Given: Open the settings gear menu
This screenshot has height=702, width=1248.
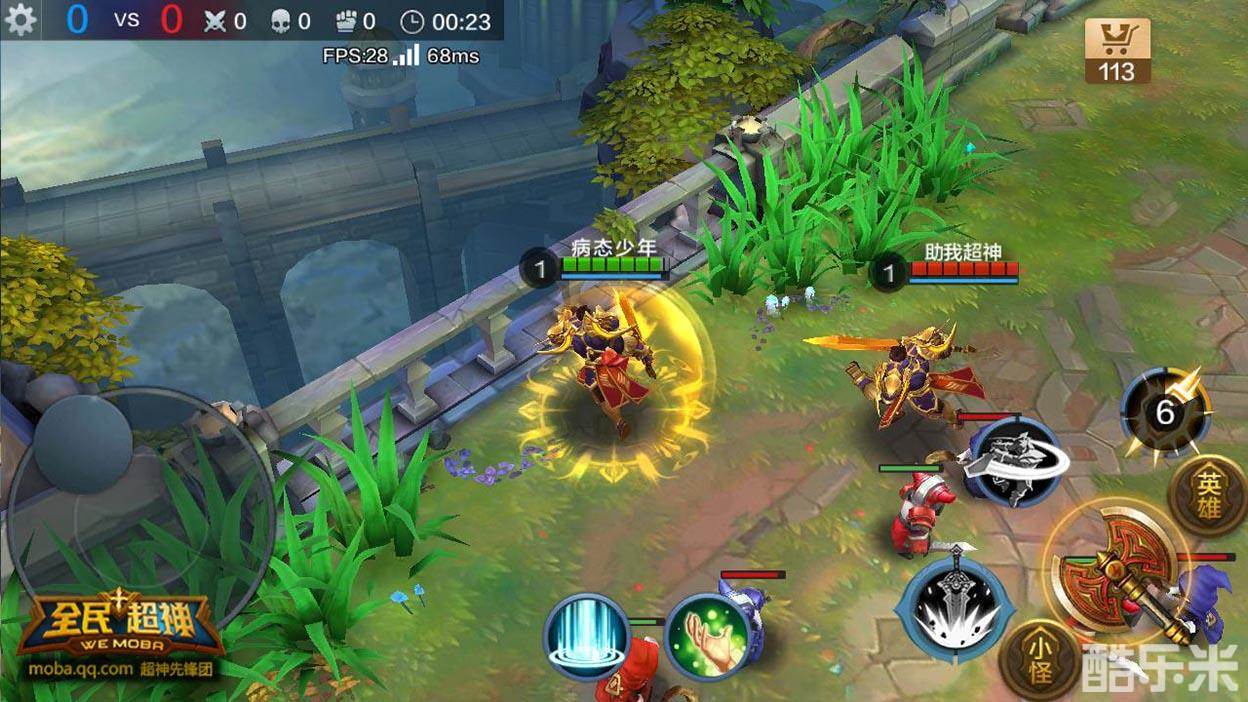Looking at the screenshot, I should coord(20,20).
